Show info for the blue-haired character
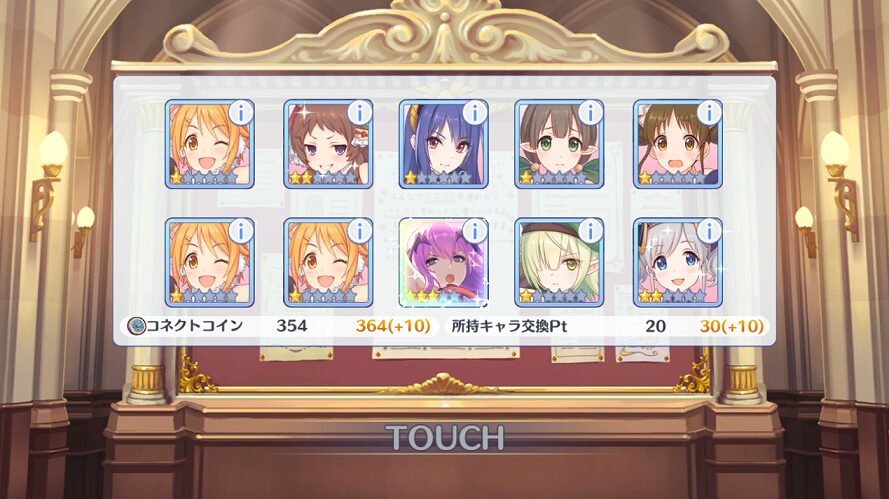 [x=475, y=112]
